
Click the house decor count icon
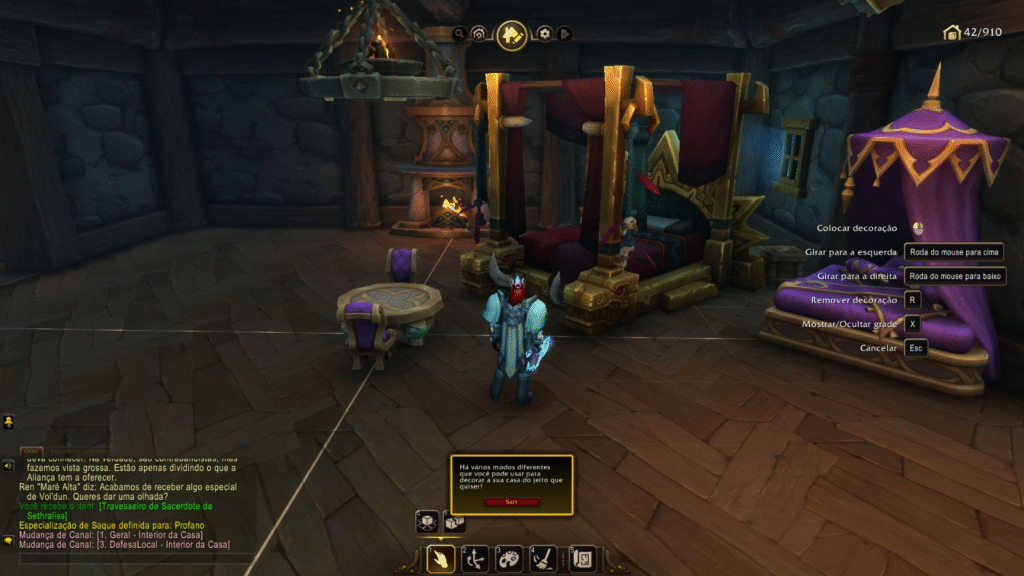952,33
